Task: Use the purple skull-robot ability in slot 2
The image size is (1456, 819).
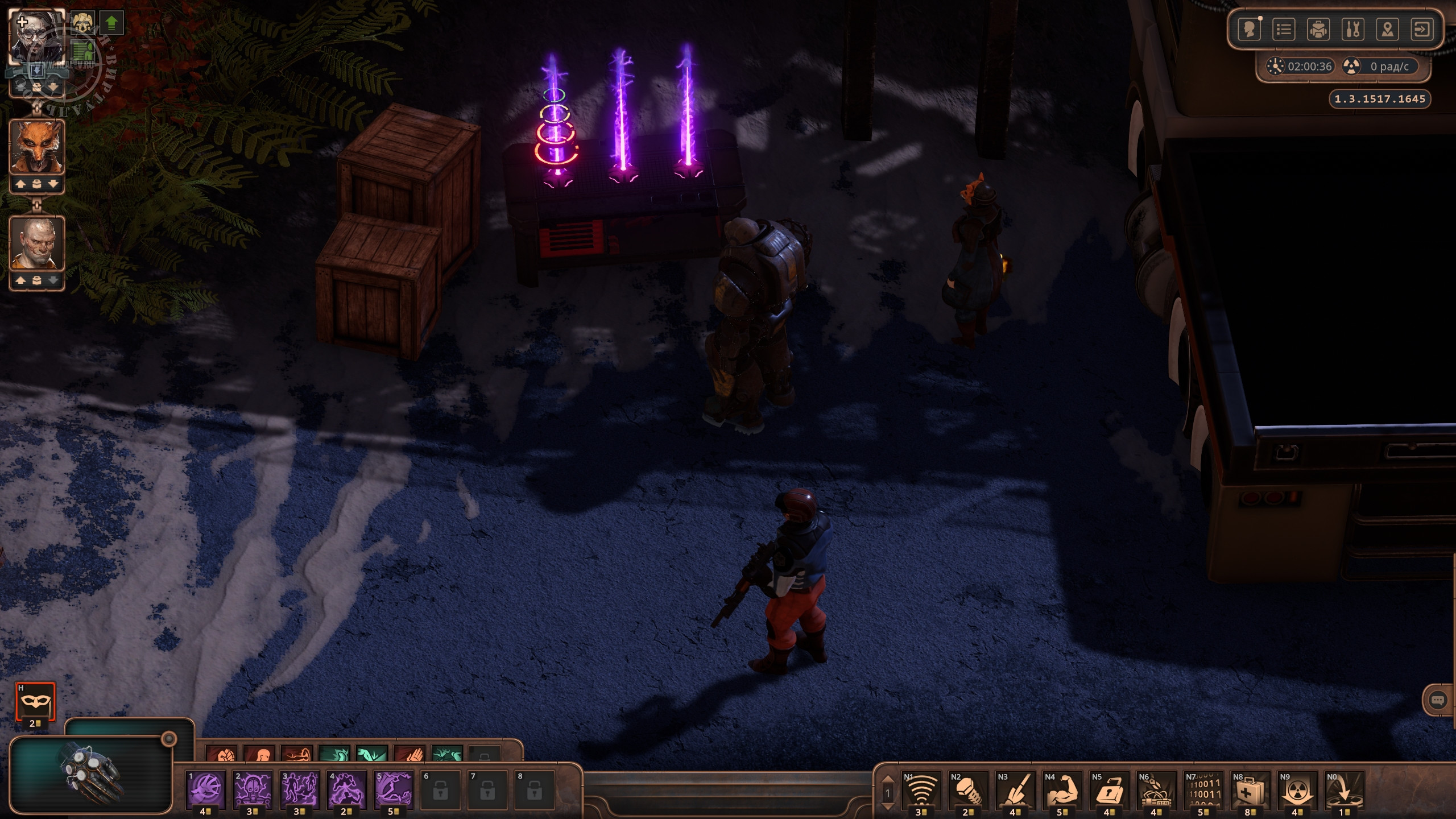Action: click(x=253, y=790)
